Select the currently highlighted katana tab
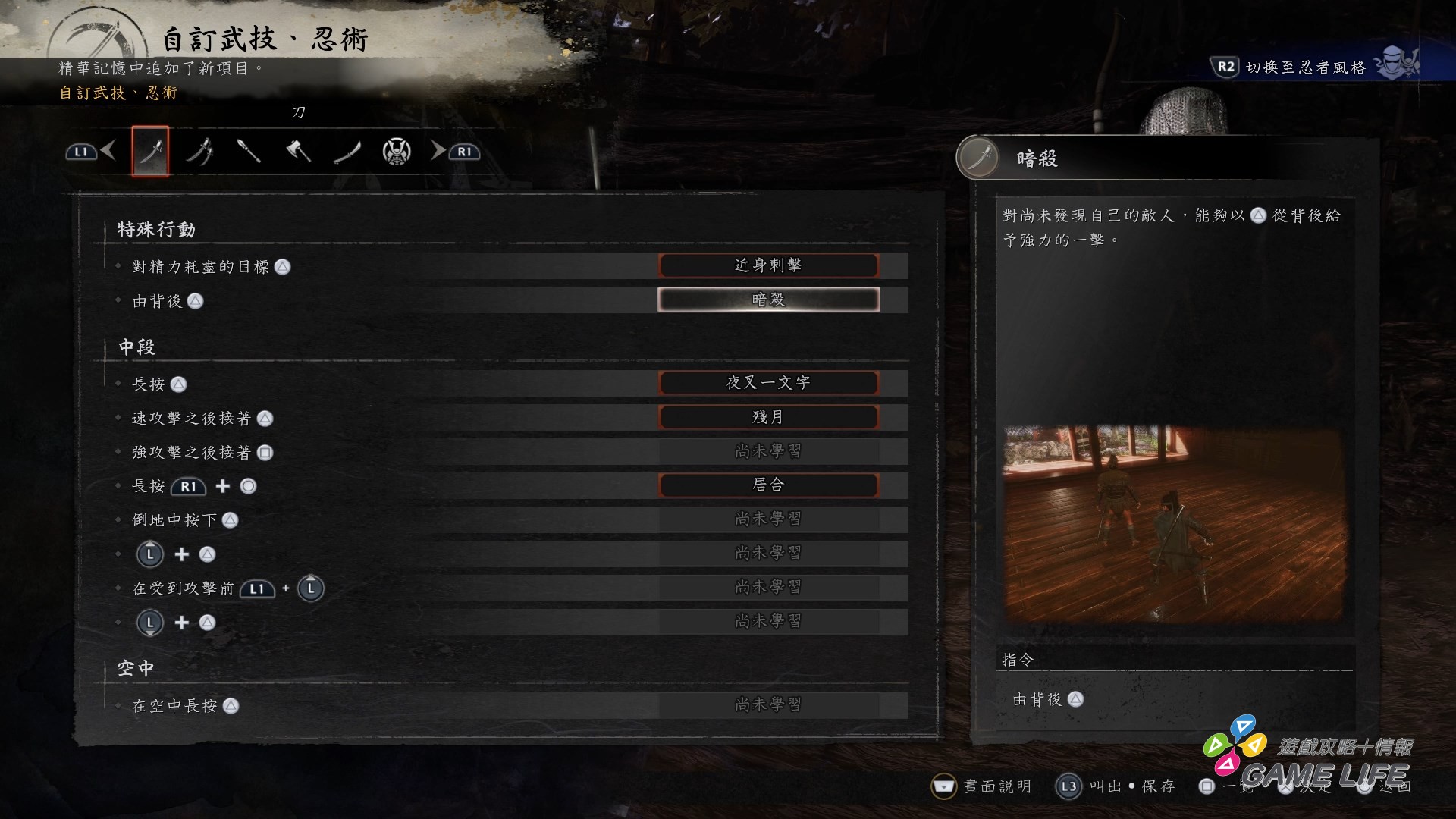 coord(150,151)
